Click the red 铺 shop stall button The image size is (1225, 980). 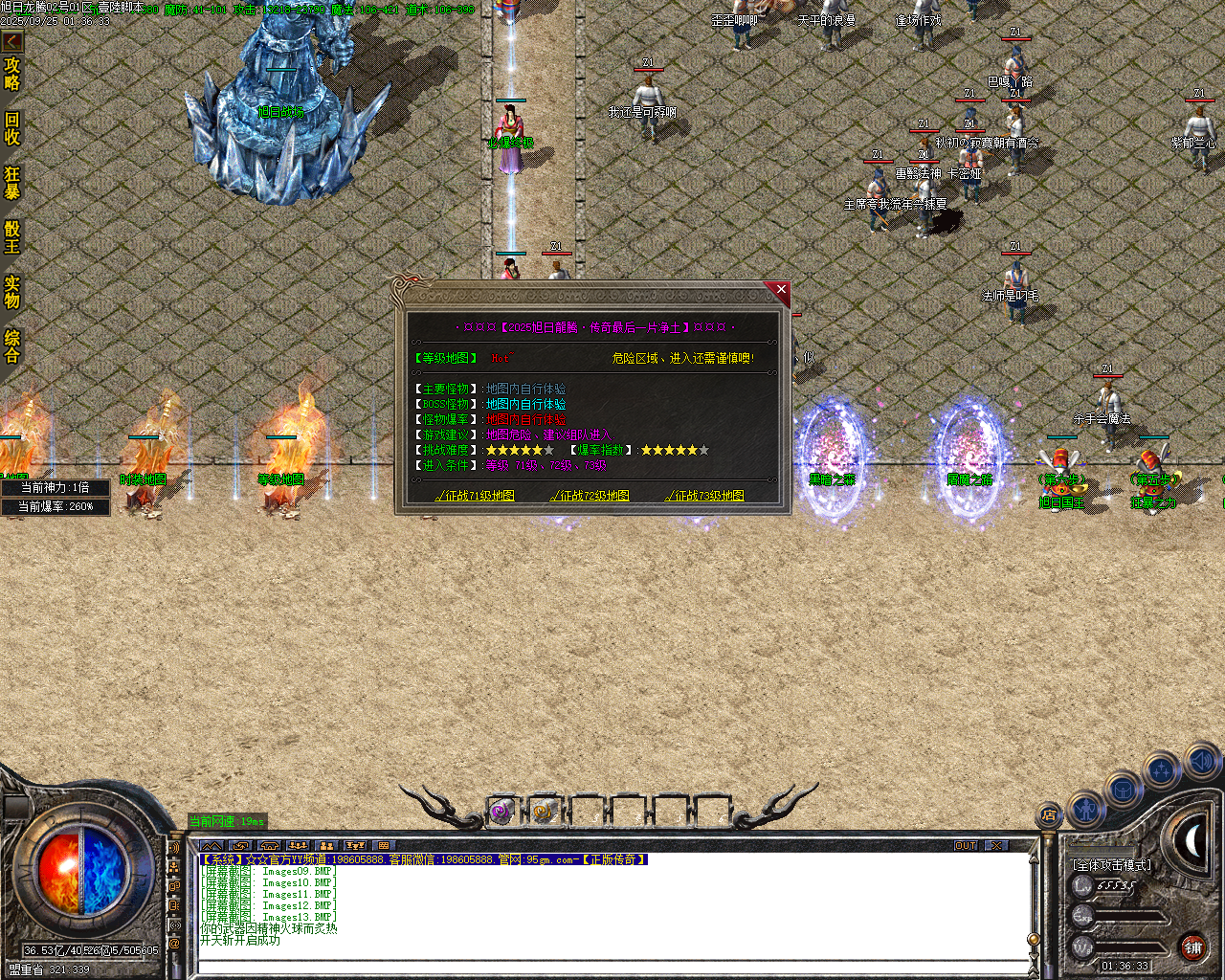1193,947
